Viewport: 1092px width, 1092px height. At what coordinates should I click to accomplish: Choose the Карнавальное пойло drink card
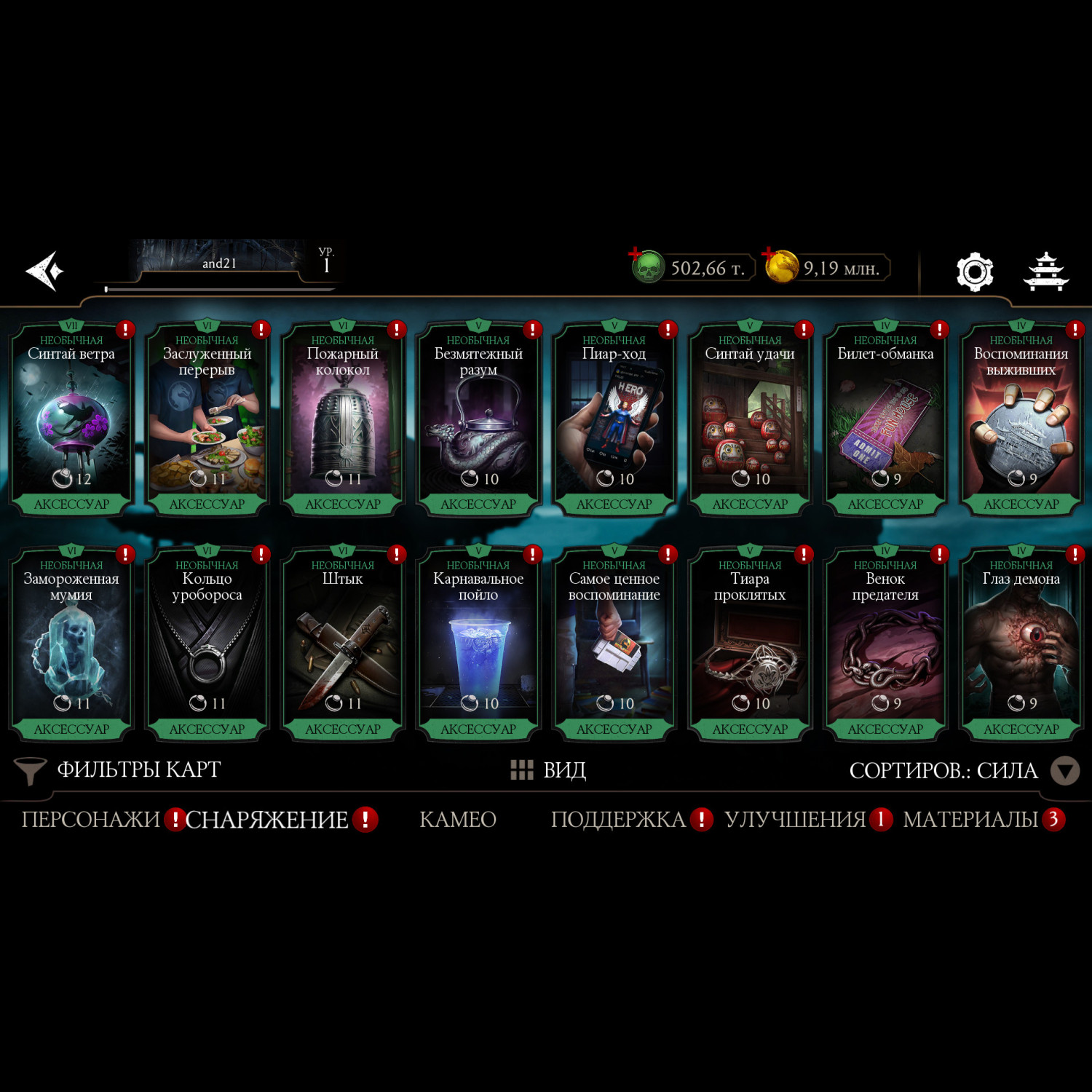(478, 645)
